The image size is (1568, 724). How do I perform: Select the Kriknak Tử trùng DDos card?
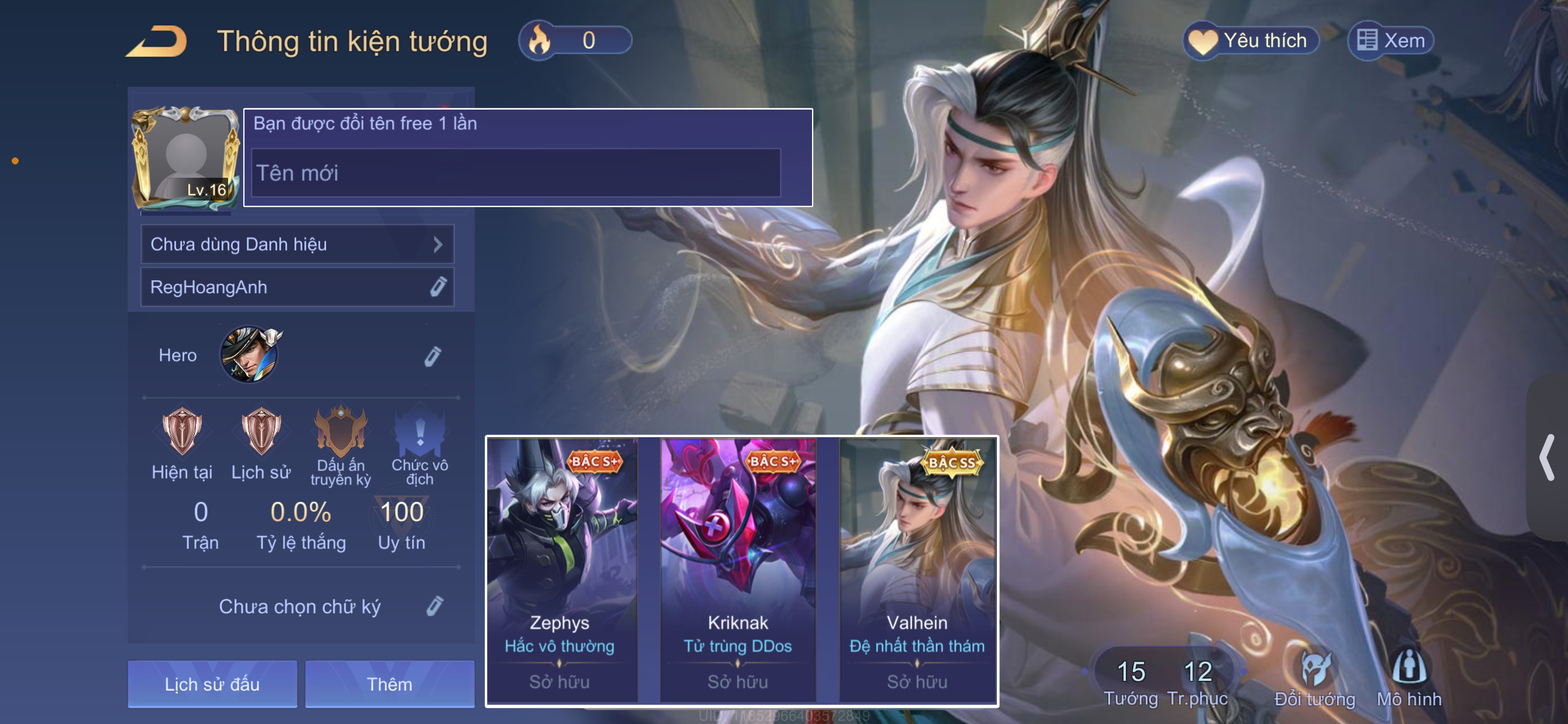pos(738,570)
